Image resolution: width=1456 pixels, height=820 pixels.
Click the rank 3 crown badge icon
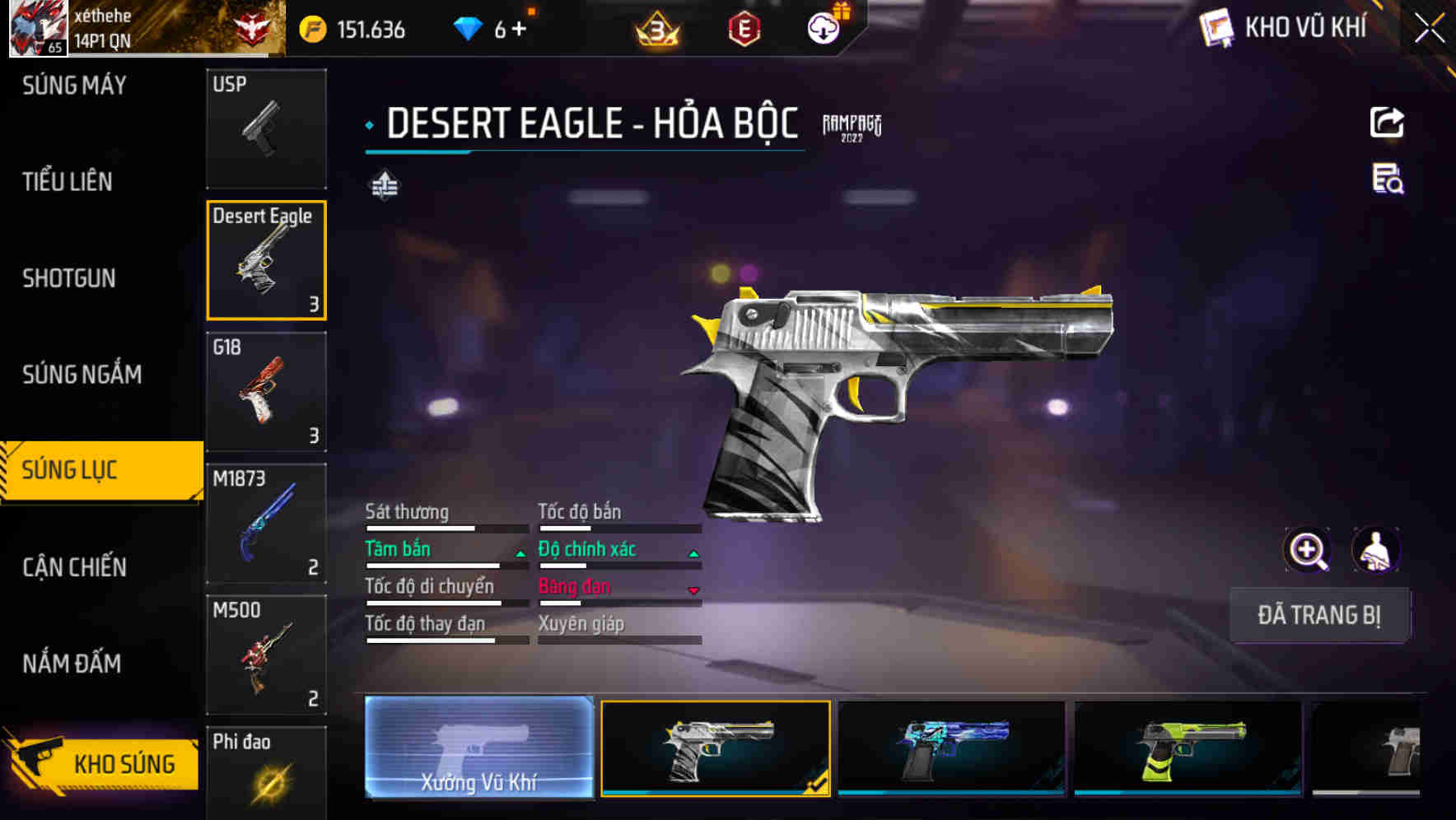pos(655,27)
